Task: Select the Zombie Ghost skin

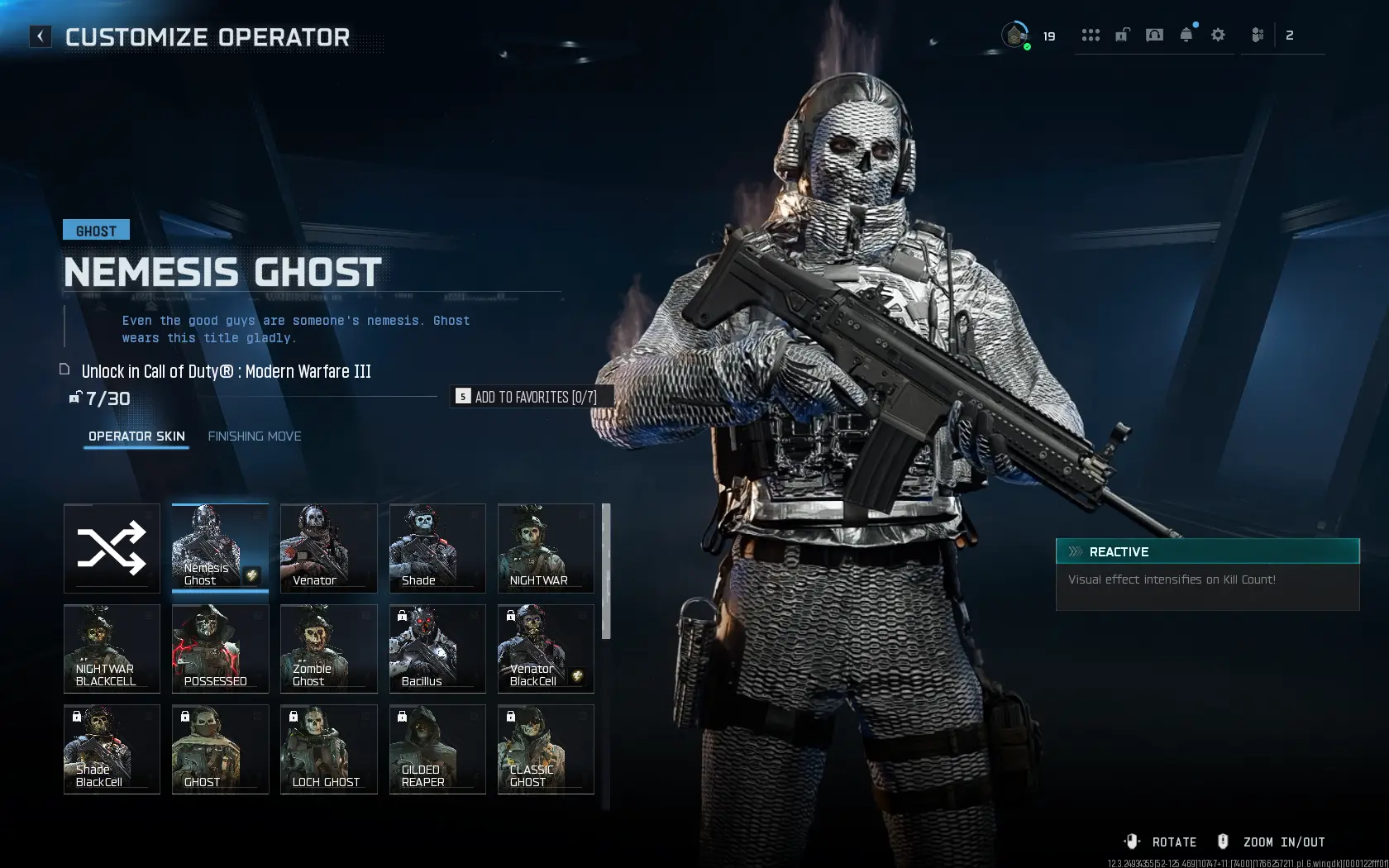Action: coord(328,649)
